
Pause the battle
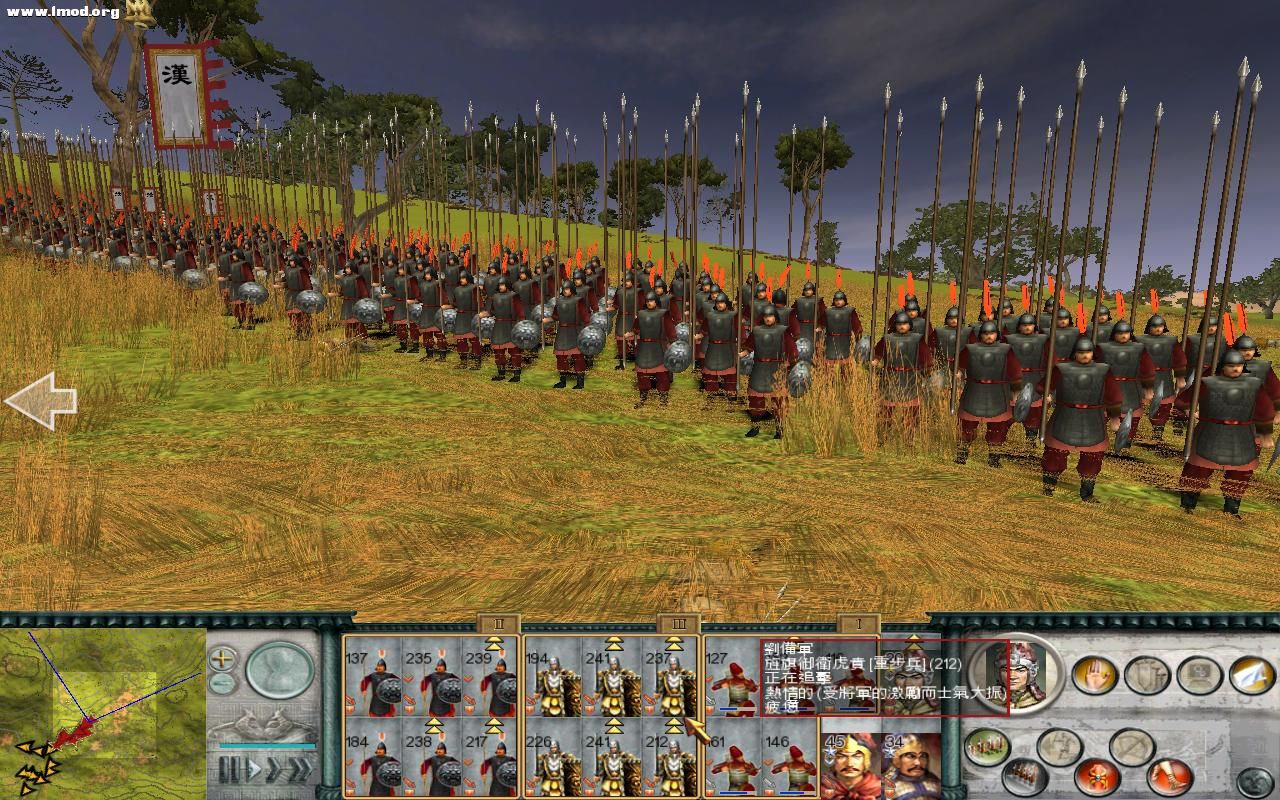(230, 768)
